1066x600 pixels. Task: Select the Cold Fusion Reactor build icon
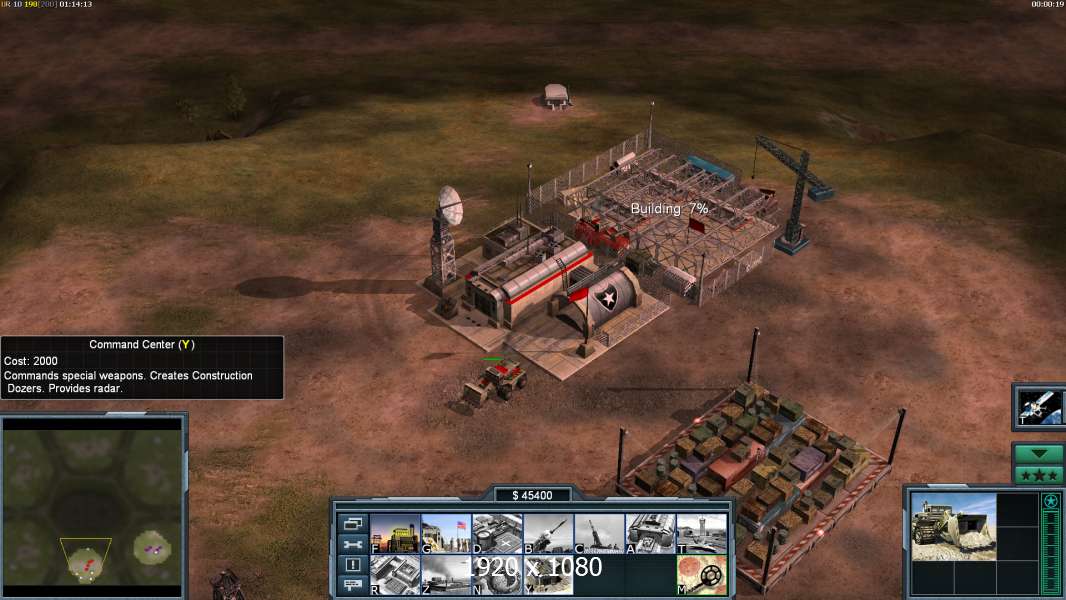[395, 534]
